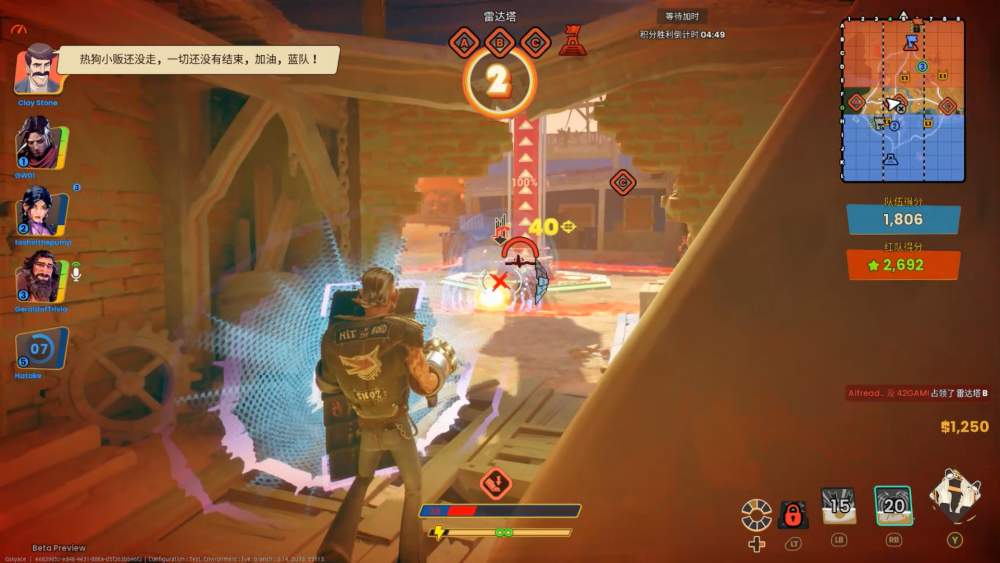Select radar tower A objective icon

coord(463,42)
